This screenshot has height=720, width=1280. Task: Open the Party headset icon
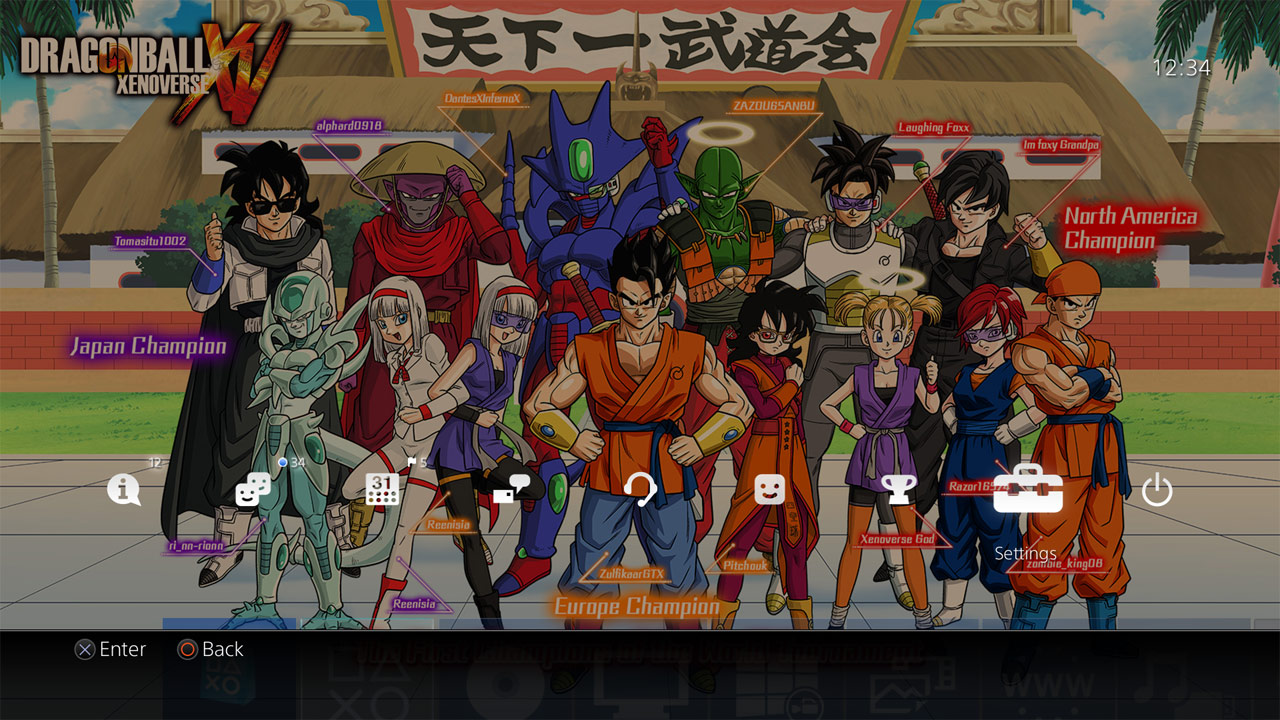pyautogui.click(x=640, y=490)
